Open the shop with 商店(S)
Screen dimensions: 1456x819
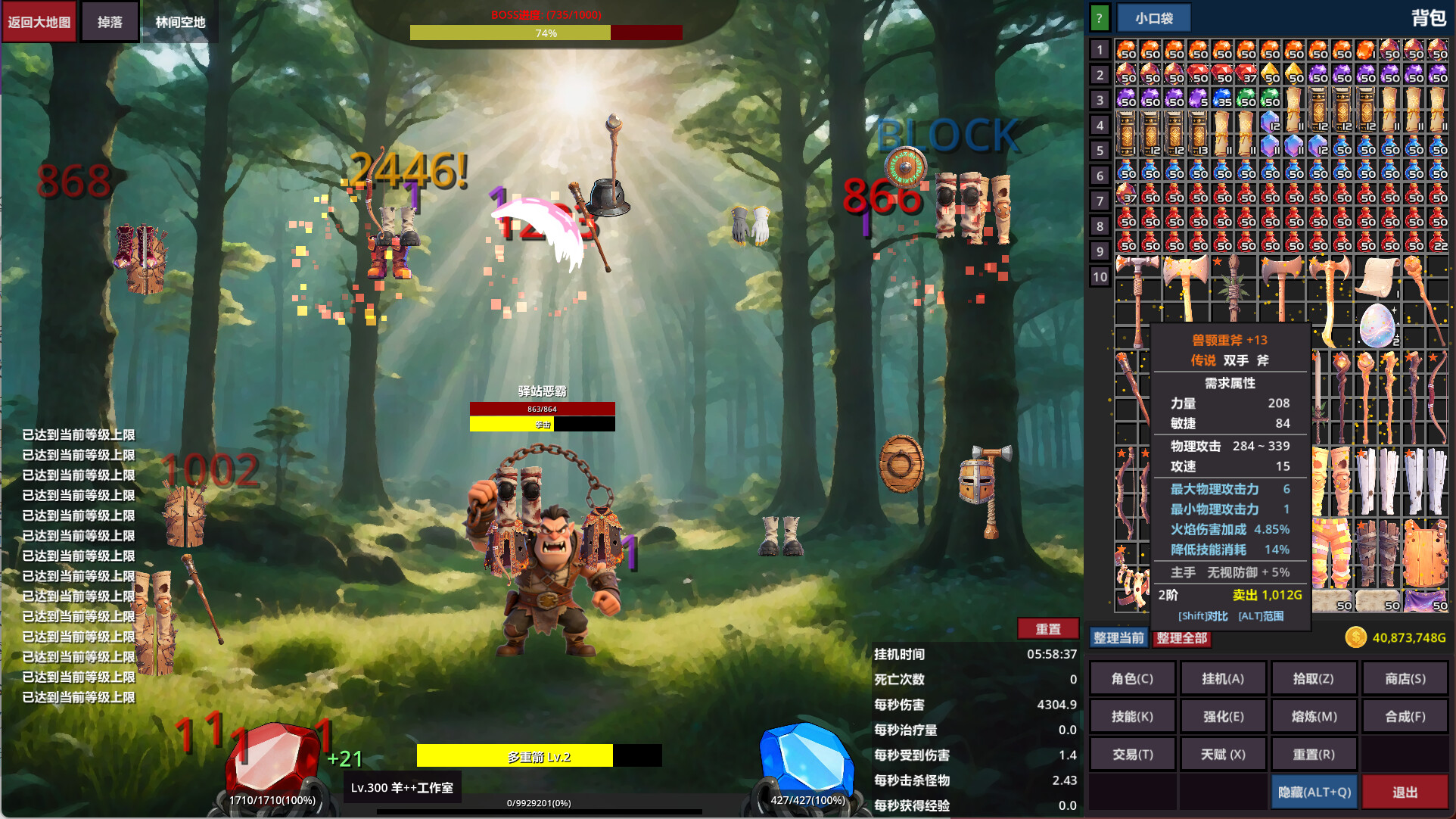[1405, 677]
